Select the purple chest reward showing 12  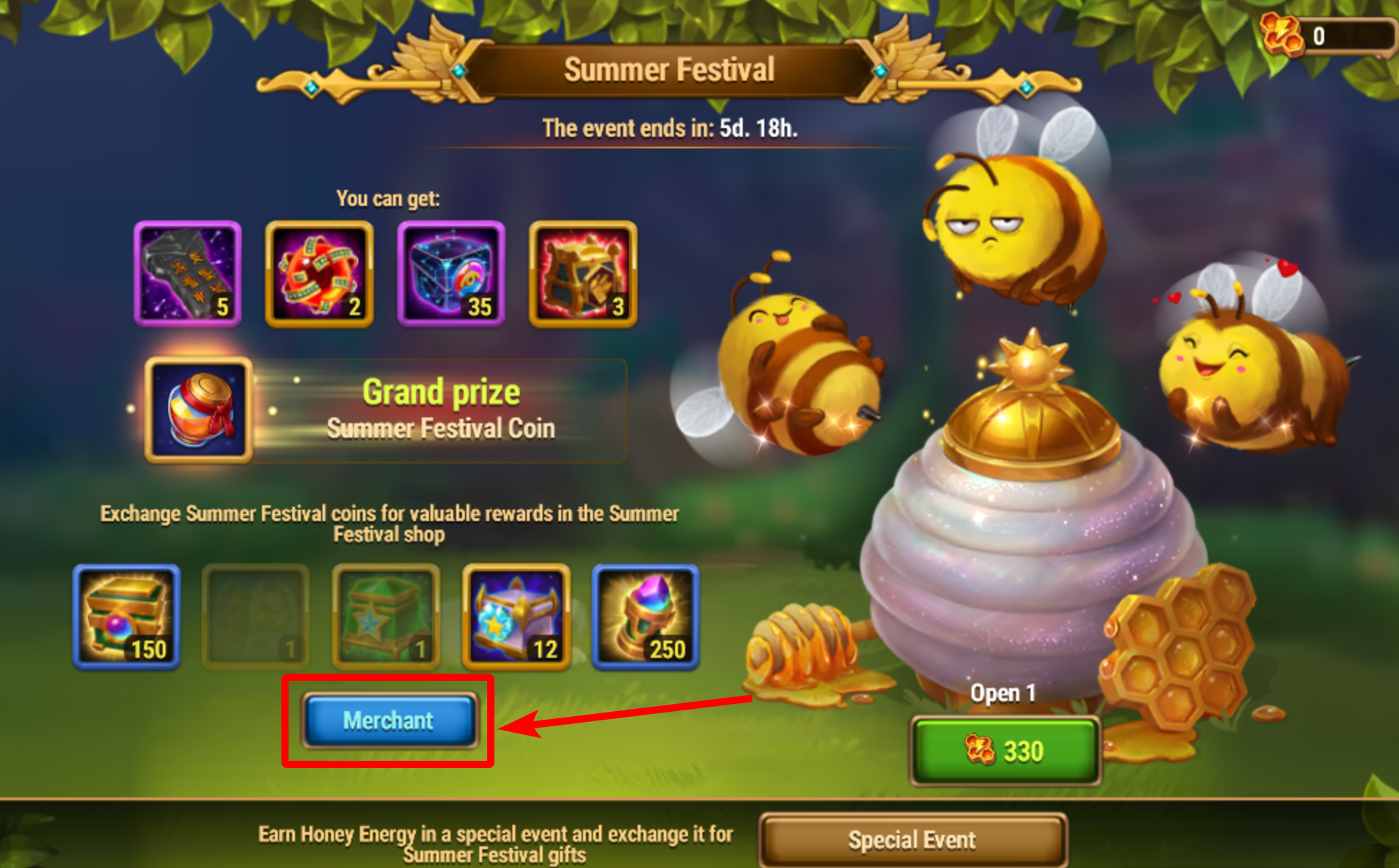(516, 617)
